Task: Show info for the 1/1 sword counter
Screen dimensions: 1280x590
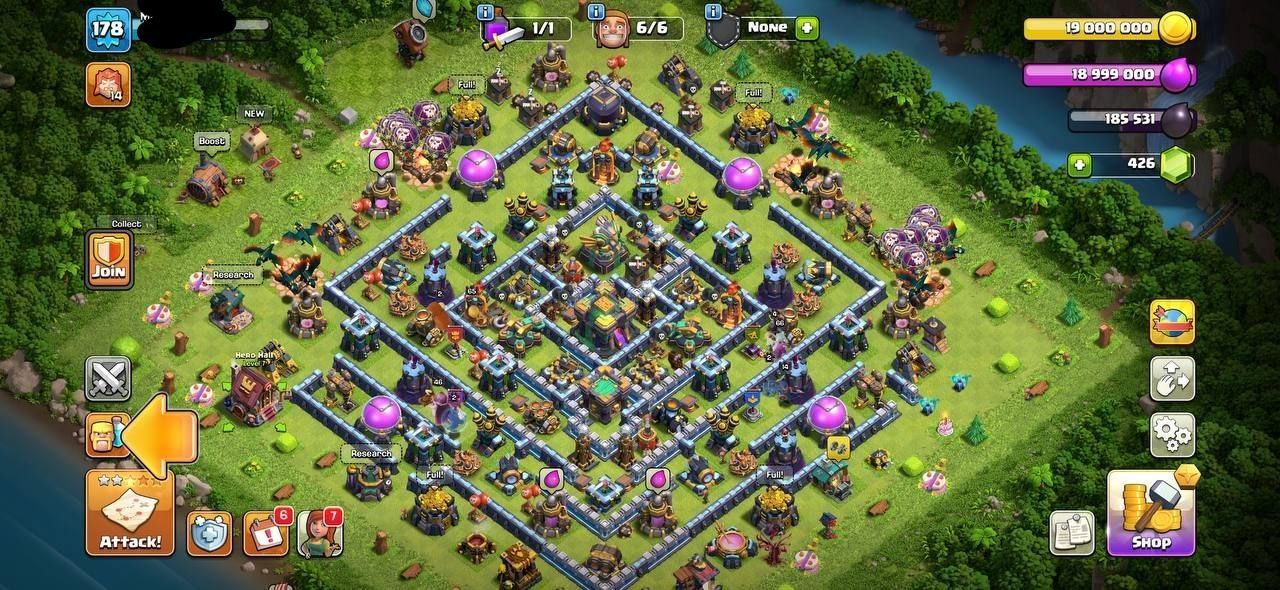Action: [x=486, y=12]
